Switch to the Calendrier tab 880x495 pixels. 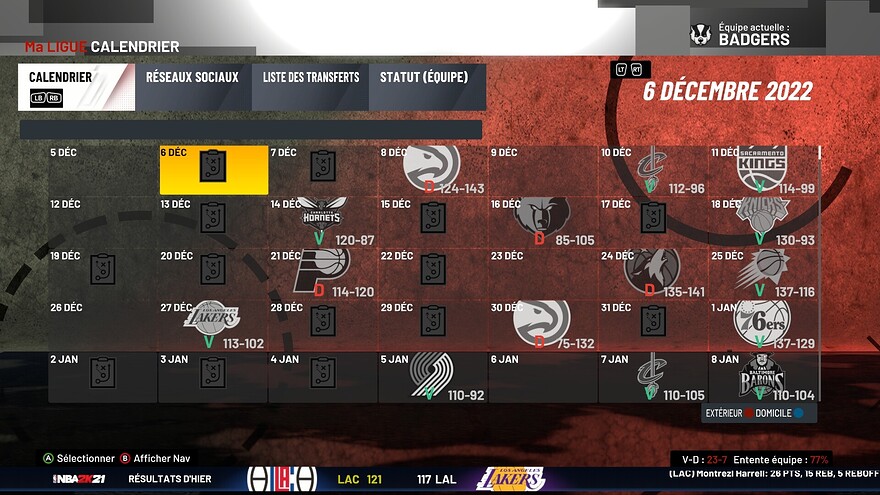point(76,87)
